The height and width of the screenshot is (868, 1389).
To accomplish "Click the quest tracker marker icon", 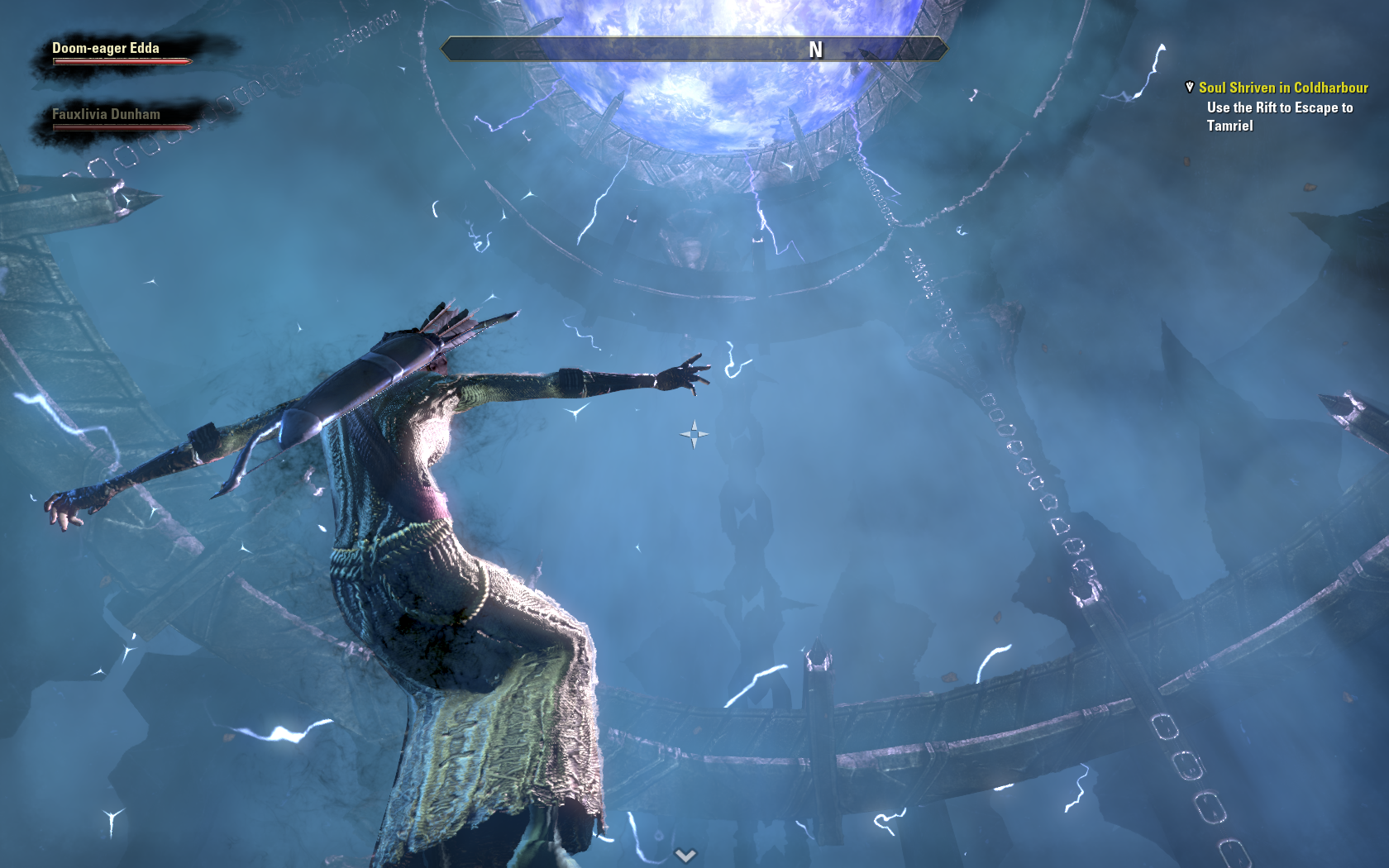I will pyautogui.click(x=1190, y=87).
